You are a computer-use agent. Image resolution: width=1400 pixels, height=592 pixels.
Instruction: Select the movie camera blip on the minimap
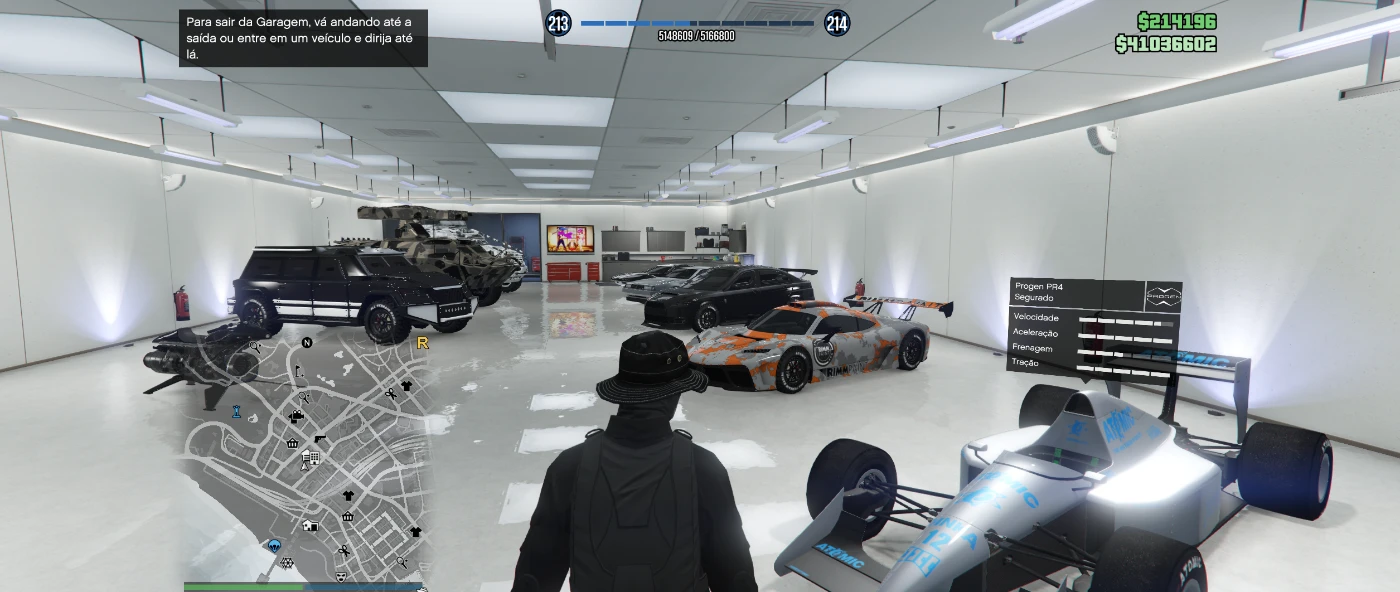pyautogui.click(x=297, y=417)
